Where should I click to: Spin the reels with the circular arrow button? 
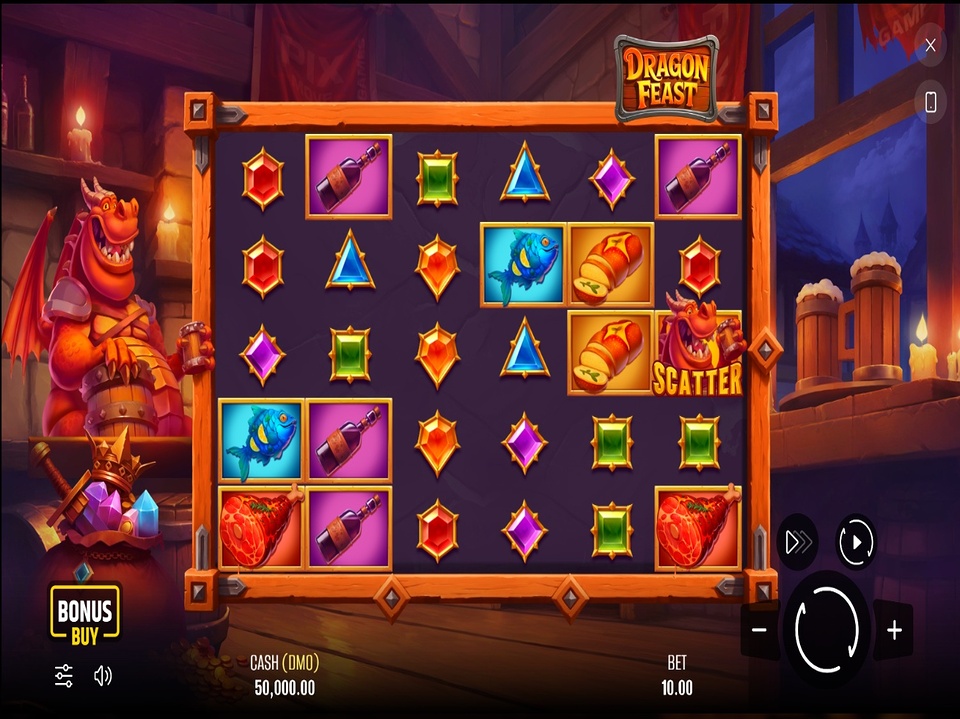click(826, 629)
